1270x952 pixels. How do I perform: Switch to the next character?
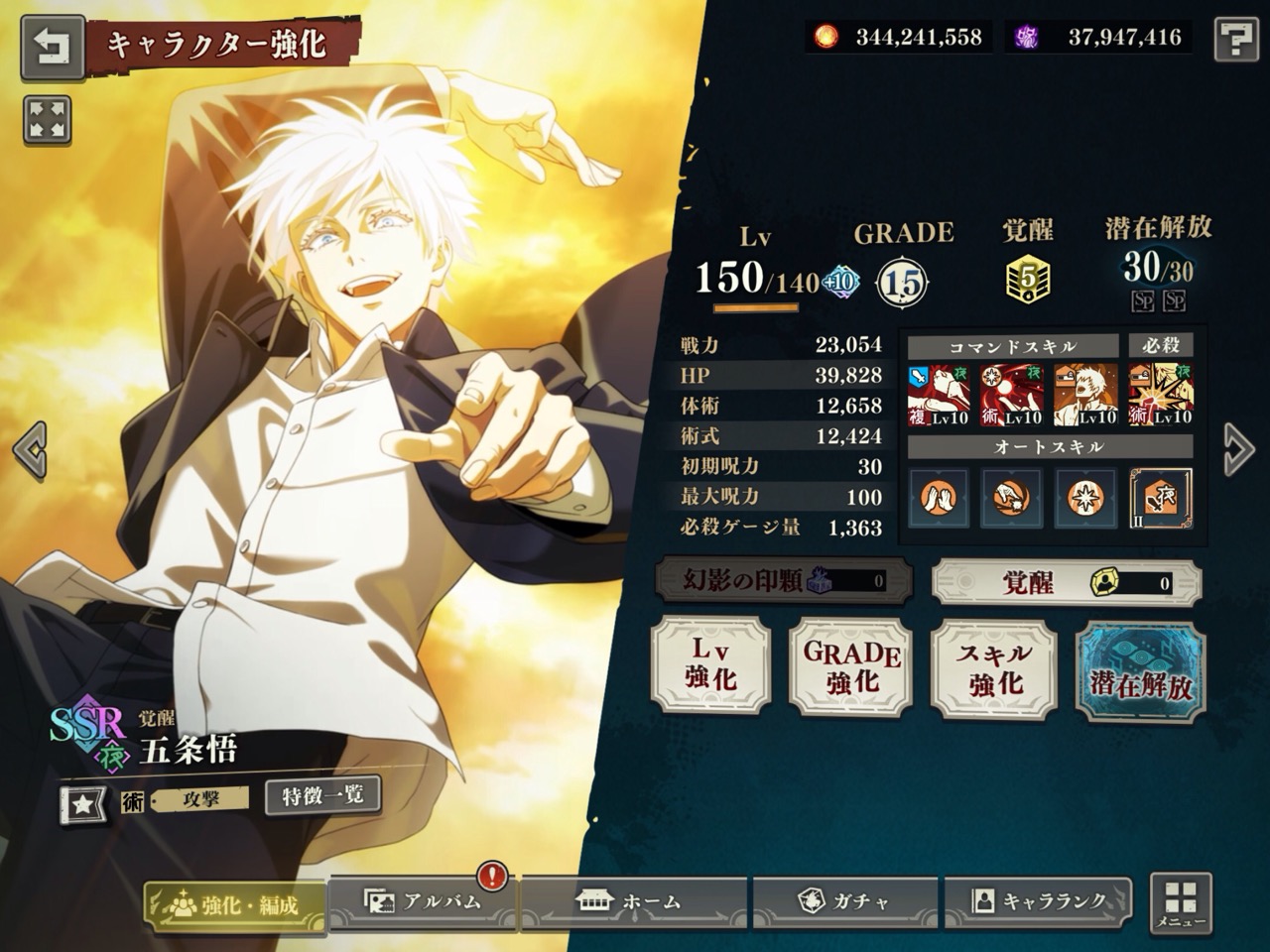(1237, 449)
